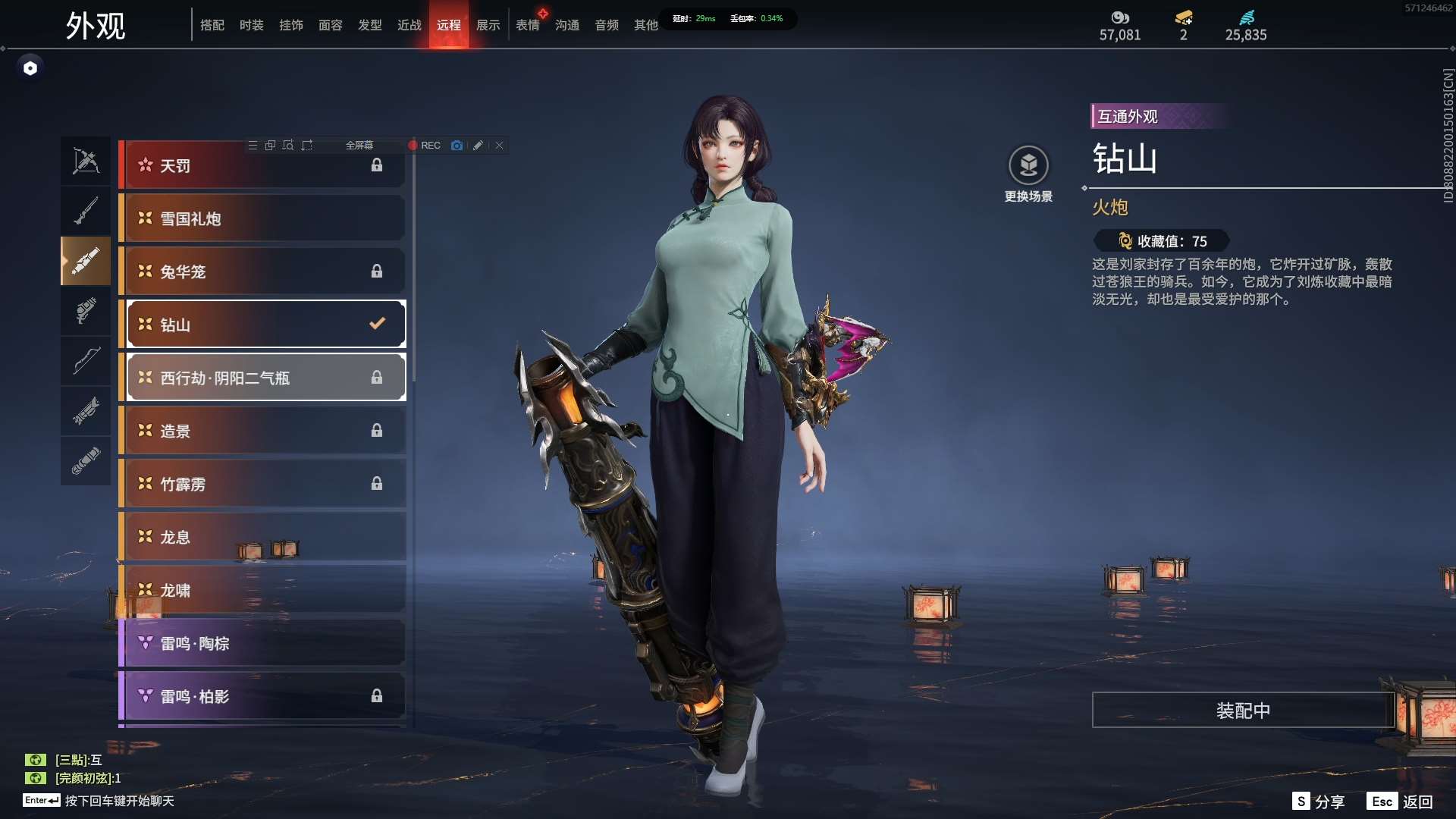Click the 装配中 equip button
Image resolution: width=1456 pixels, height=819 pixels.
pyautogui.click(x=1243, y=711)
